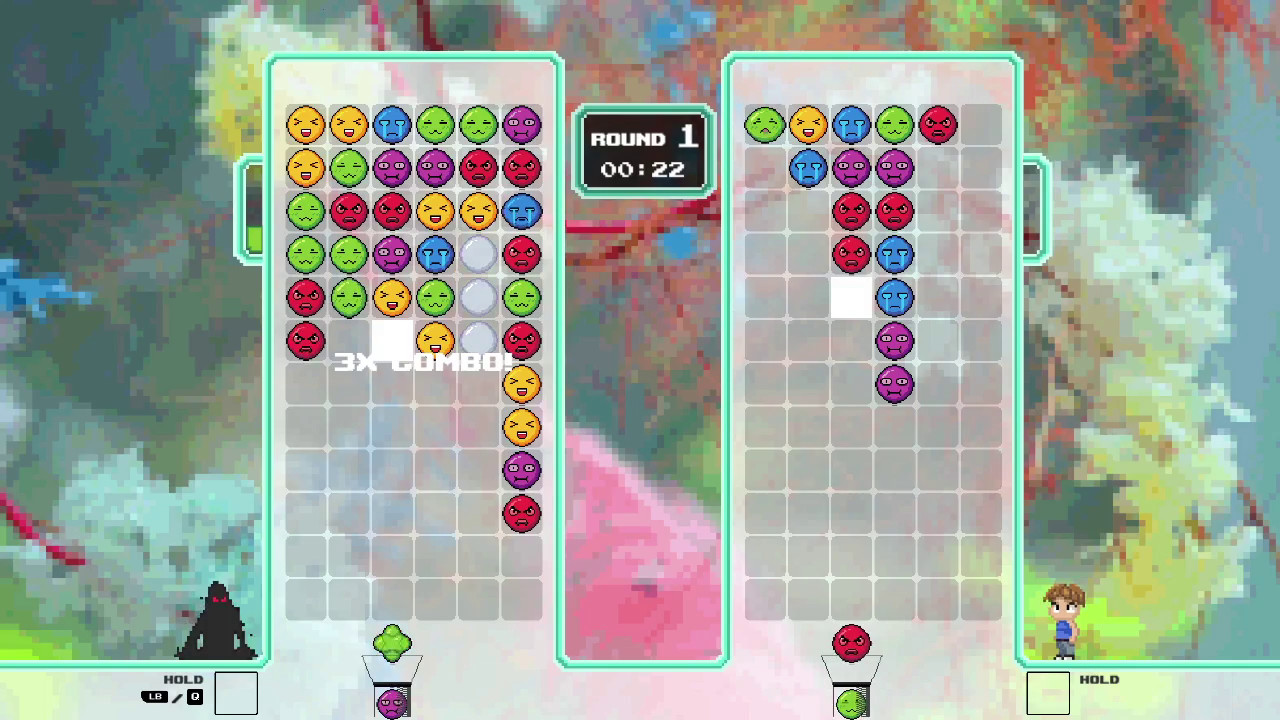The image size is (1280, 720).
Task: Toggle the left player's HOLD slot
Action: point(236,692)
